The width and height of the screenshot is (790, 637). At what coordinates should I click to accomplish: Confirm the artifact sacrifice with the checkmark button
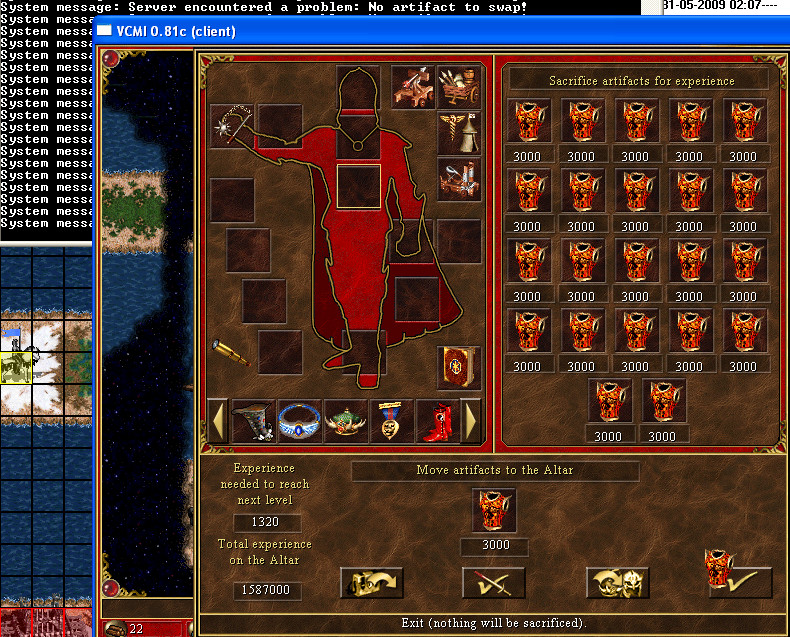[x=739, y=581]
